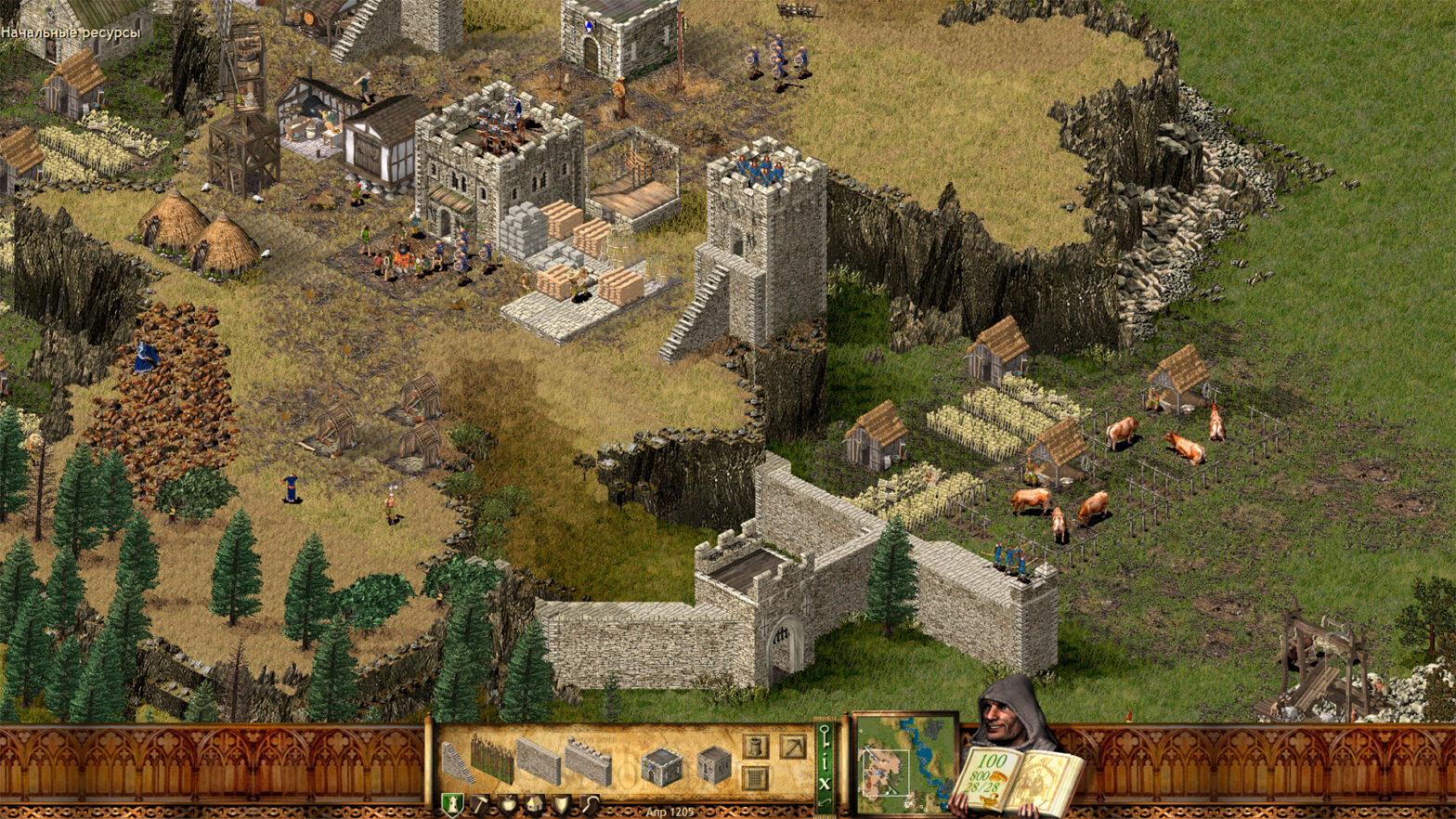
Task: Choose the wooden palisade wall
Action: (x=491, y=759)
